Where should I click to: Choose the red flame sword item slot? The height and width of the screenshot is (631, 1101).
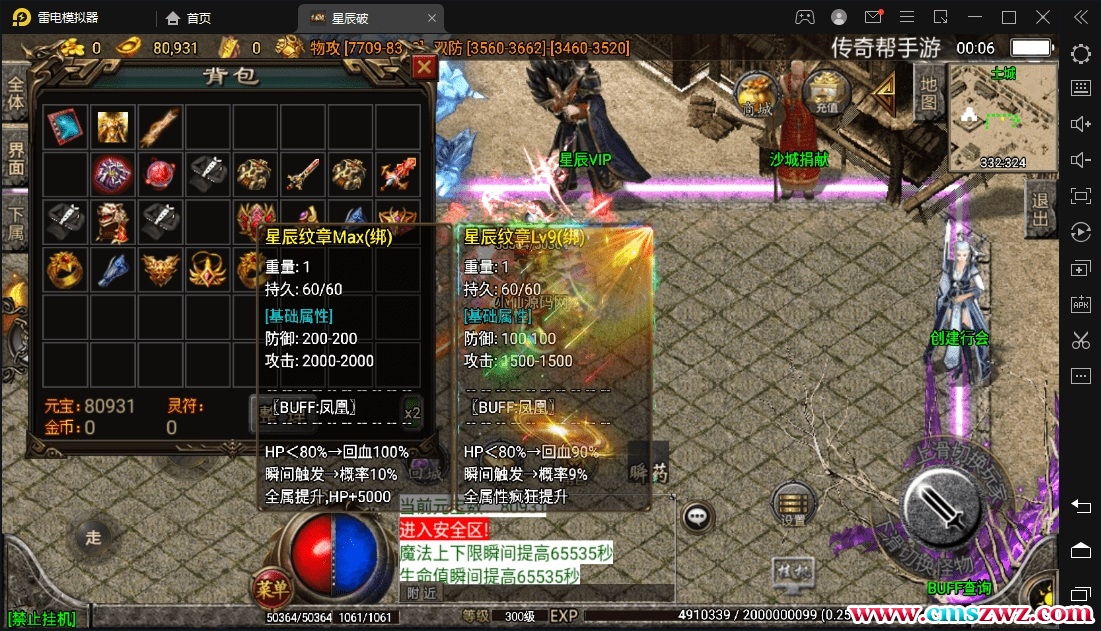click(399, 175)
